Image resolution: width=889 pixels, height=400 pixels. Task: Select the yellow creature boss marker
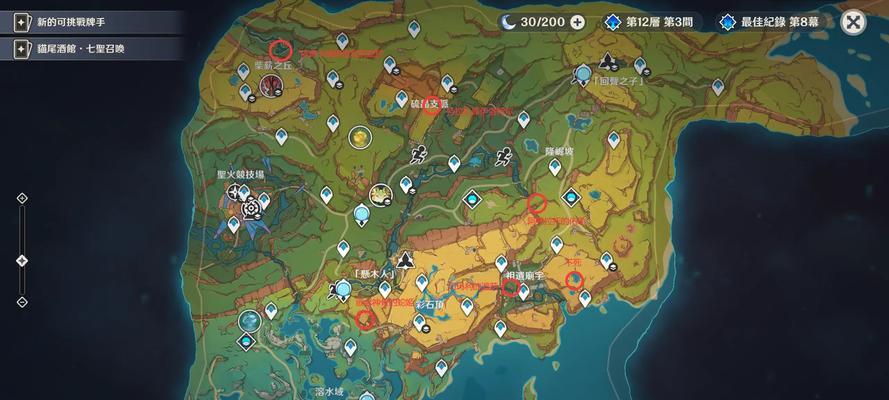coord(359,135)
